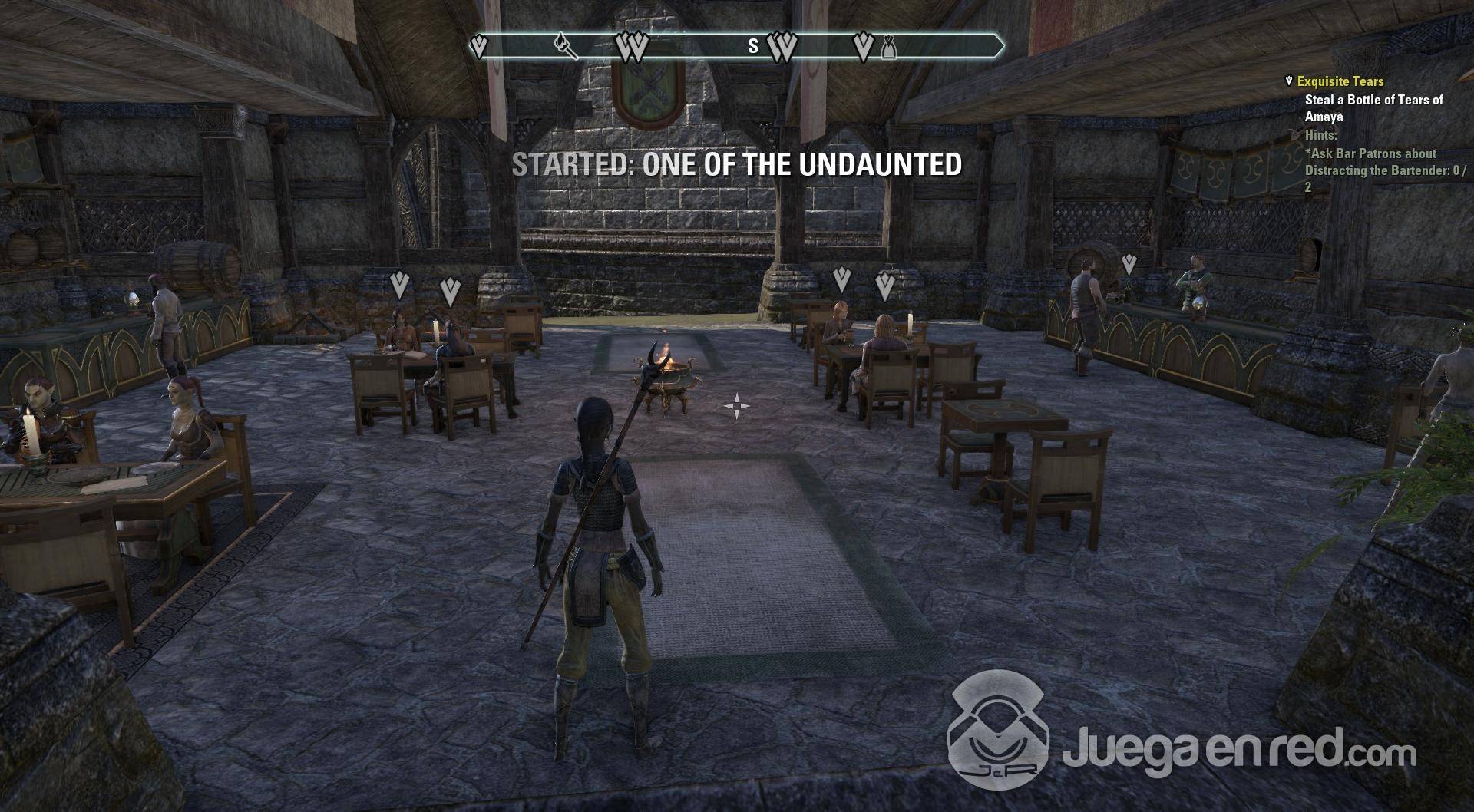Click the South indicator on the compass
This screenshot has height=812, width=1474.
coord(753,47)
